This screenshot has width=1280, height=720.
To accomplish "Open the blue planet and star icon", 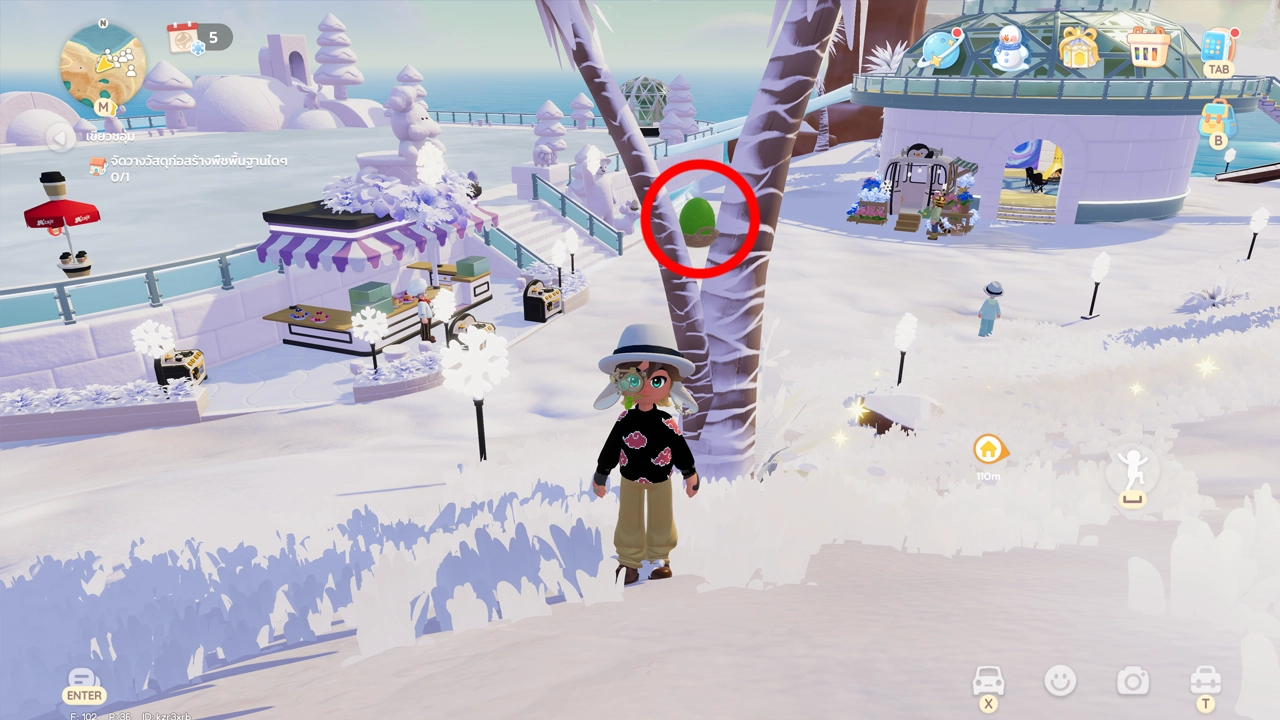I will [x=941, y=50].
